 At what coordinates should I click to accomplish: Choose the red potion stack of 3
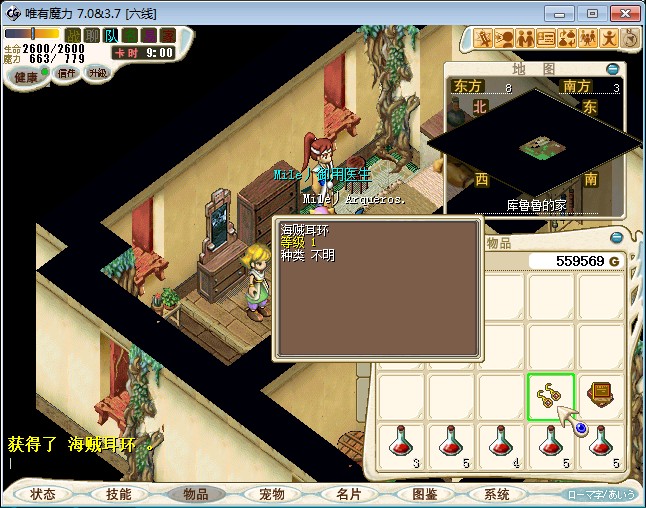[x=401, y=446]
